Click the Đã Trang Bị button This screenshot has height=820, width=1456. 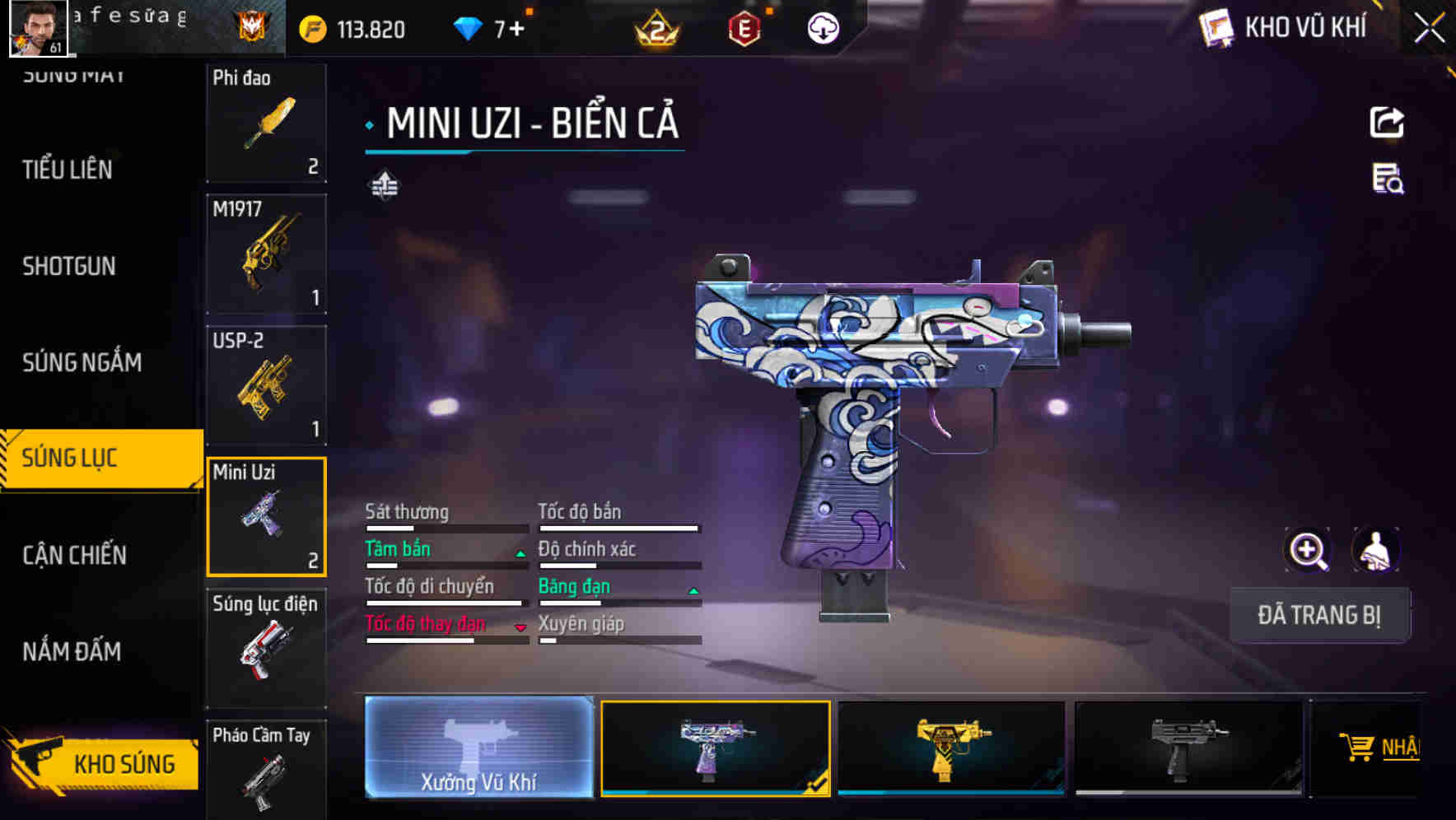coord(1318,615)
